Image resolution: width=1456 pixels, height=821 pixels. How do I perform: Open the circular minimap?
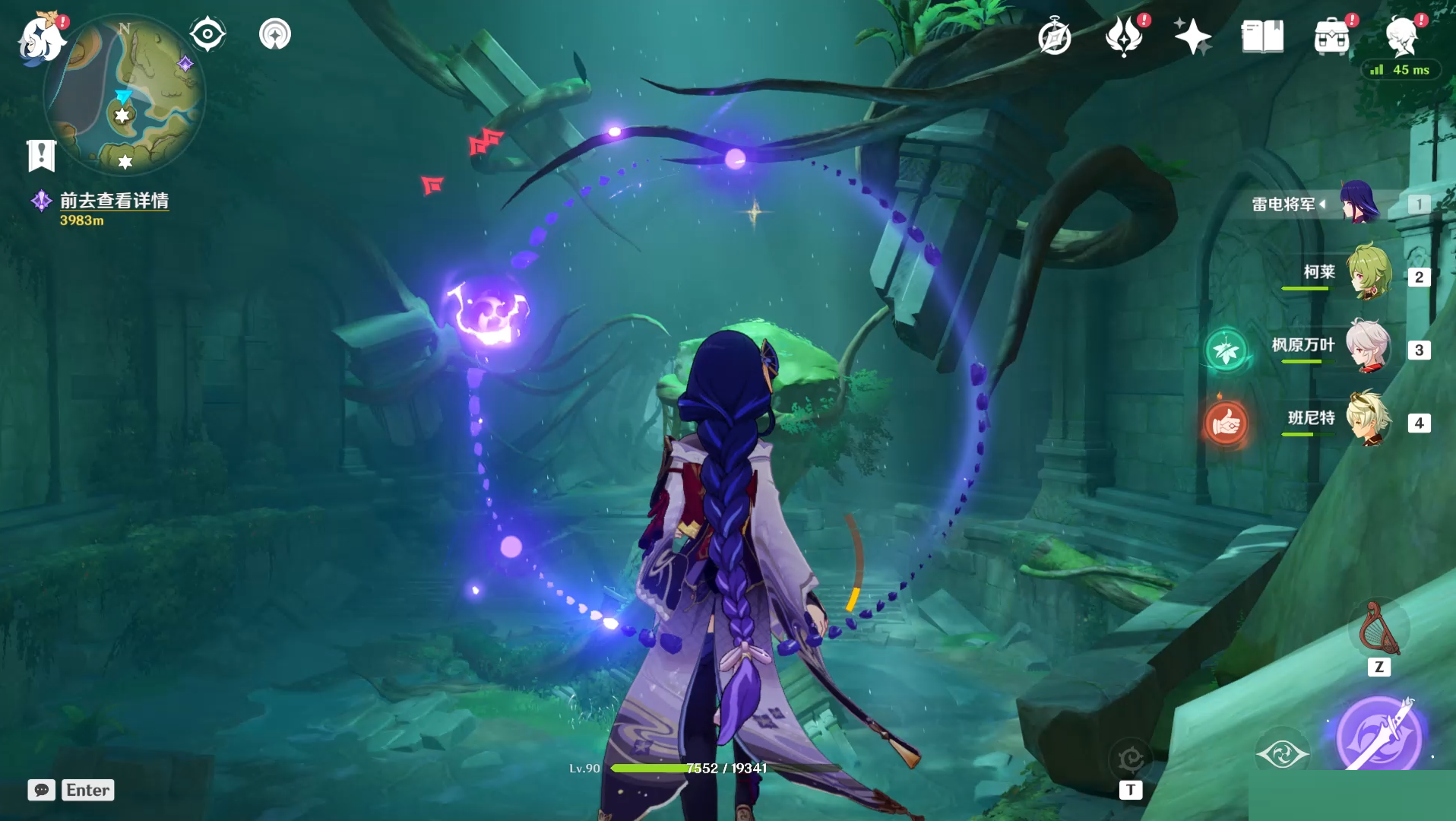[x=125, y=97]
